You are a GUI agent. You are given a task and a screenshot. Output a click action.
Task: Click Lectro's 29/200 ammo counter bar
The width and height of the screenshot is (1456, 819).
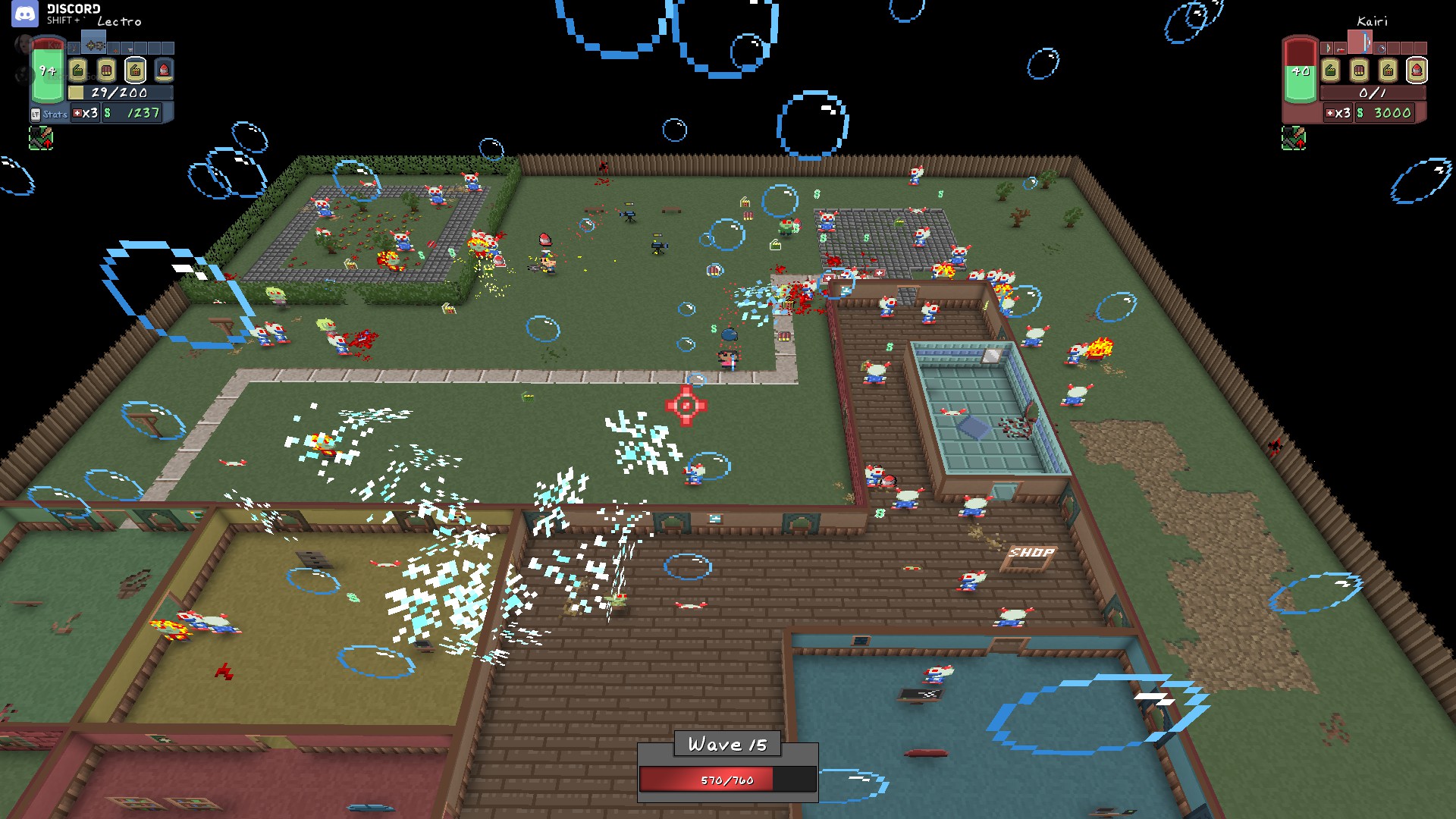[119, 93]
